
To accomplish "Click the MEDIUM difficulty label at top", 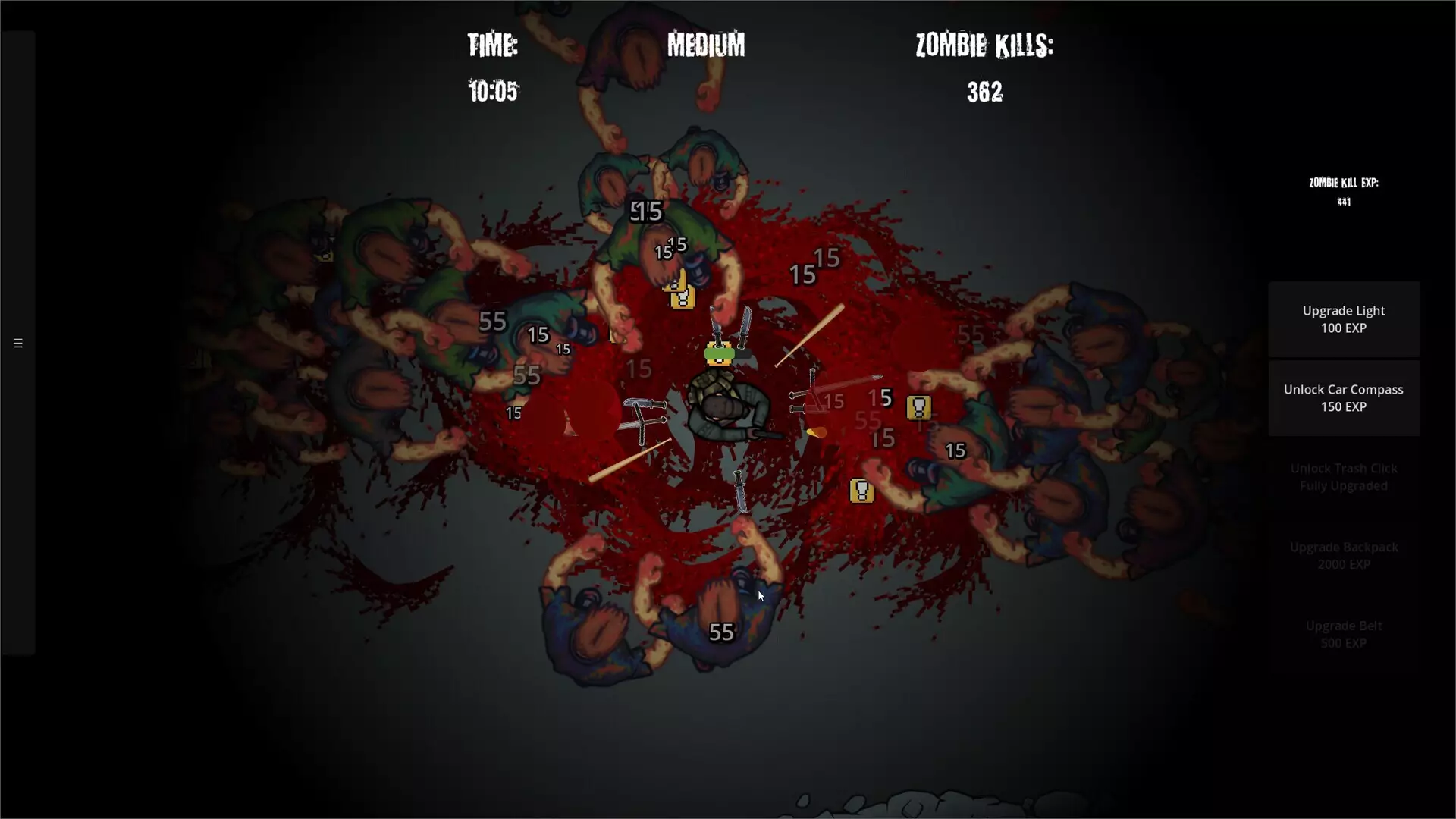I will tap(706, 45).
